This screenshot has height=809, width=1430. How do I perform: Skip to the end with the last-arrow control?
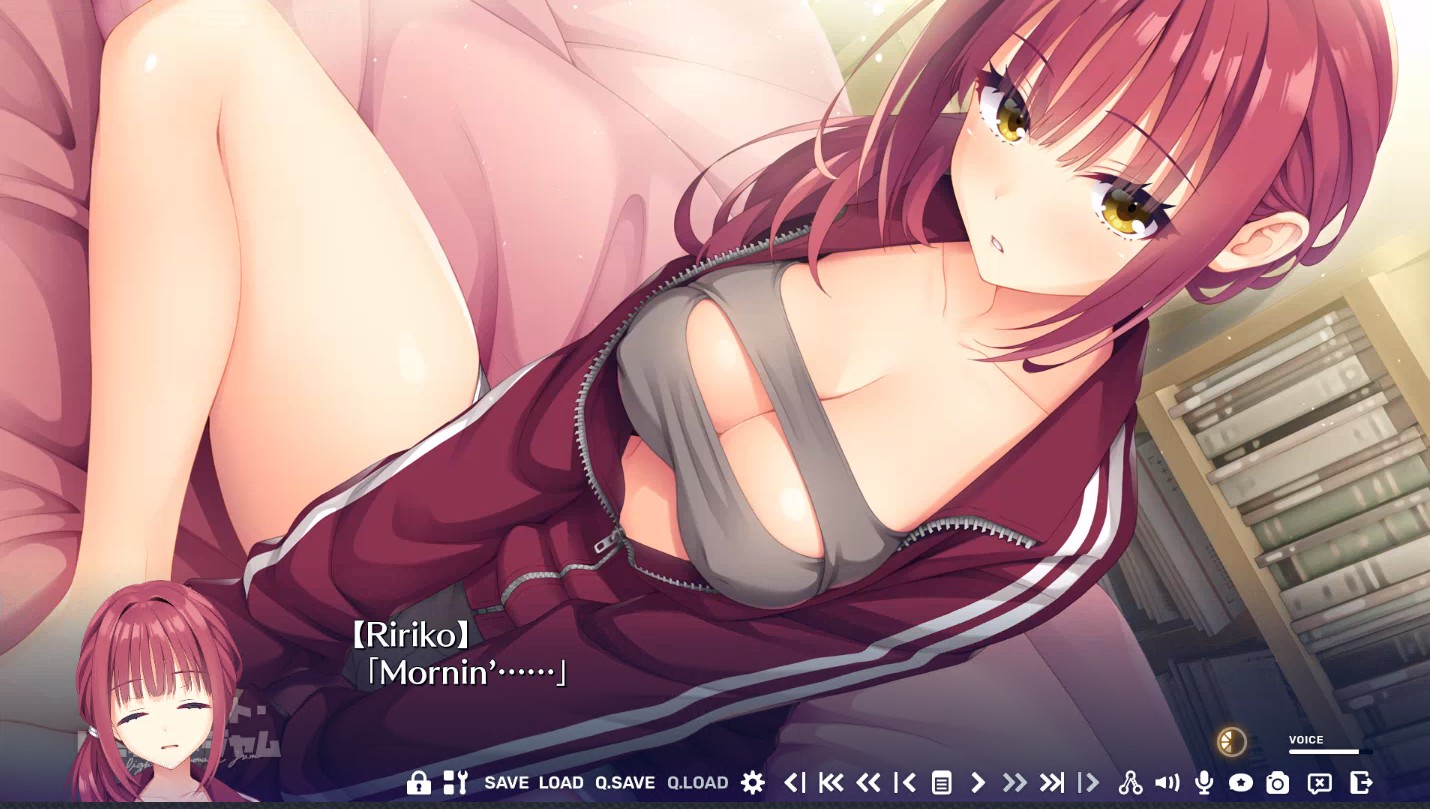click(1052, 783)
